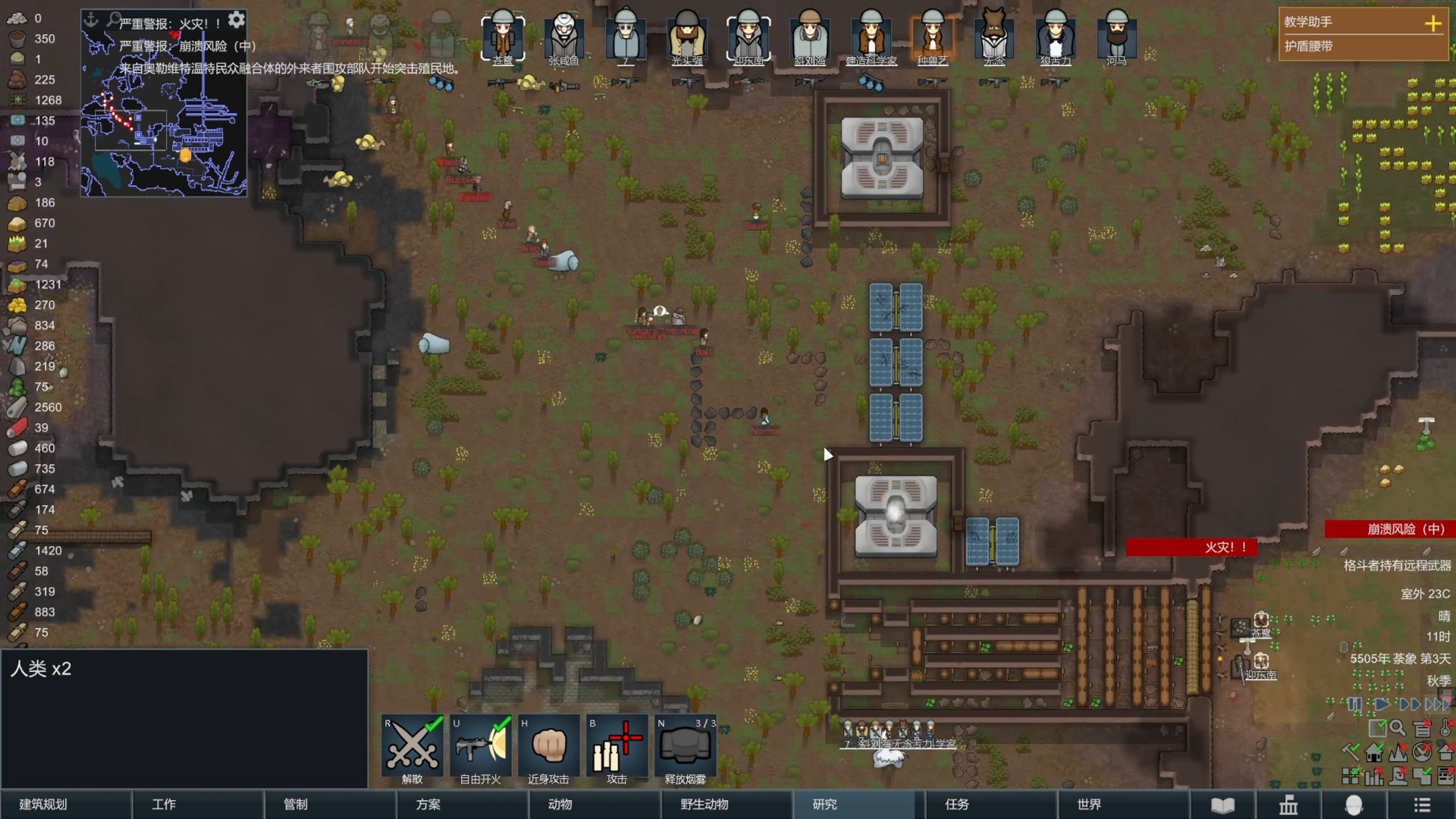Open the main menu list icon
The height and width of the screenshot is (819, 1456).
tap(1422, 805)
